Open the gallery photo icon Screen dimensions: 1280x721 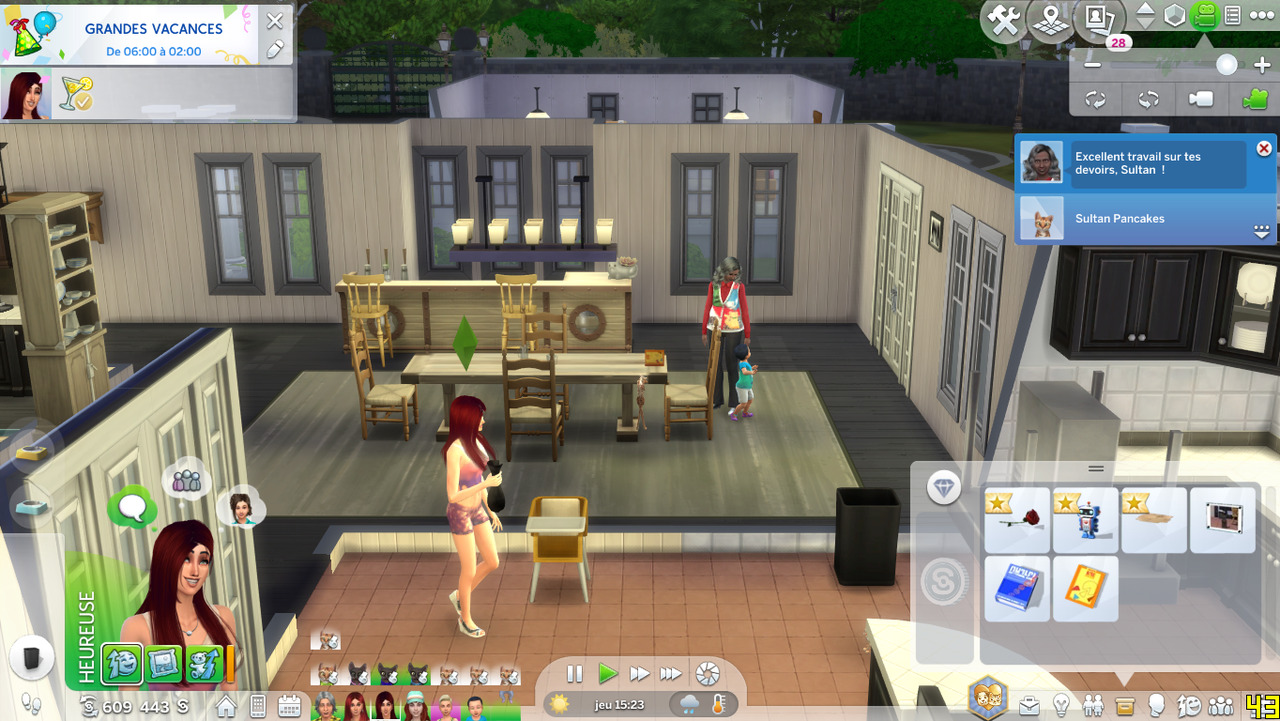pos(1098,18)
